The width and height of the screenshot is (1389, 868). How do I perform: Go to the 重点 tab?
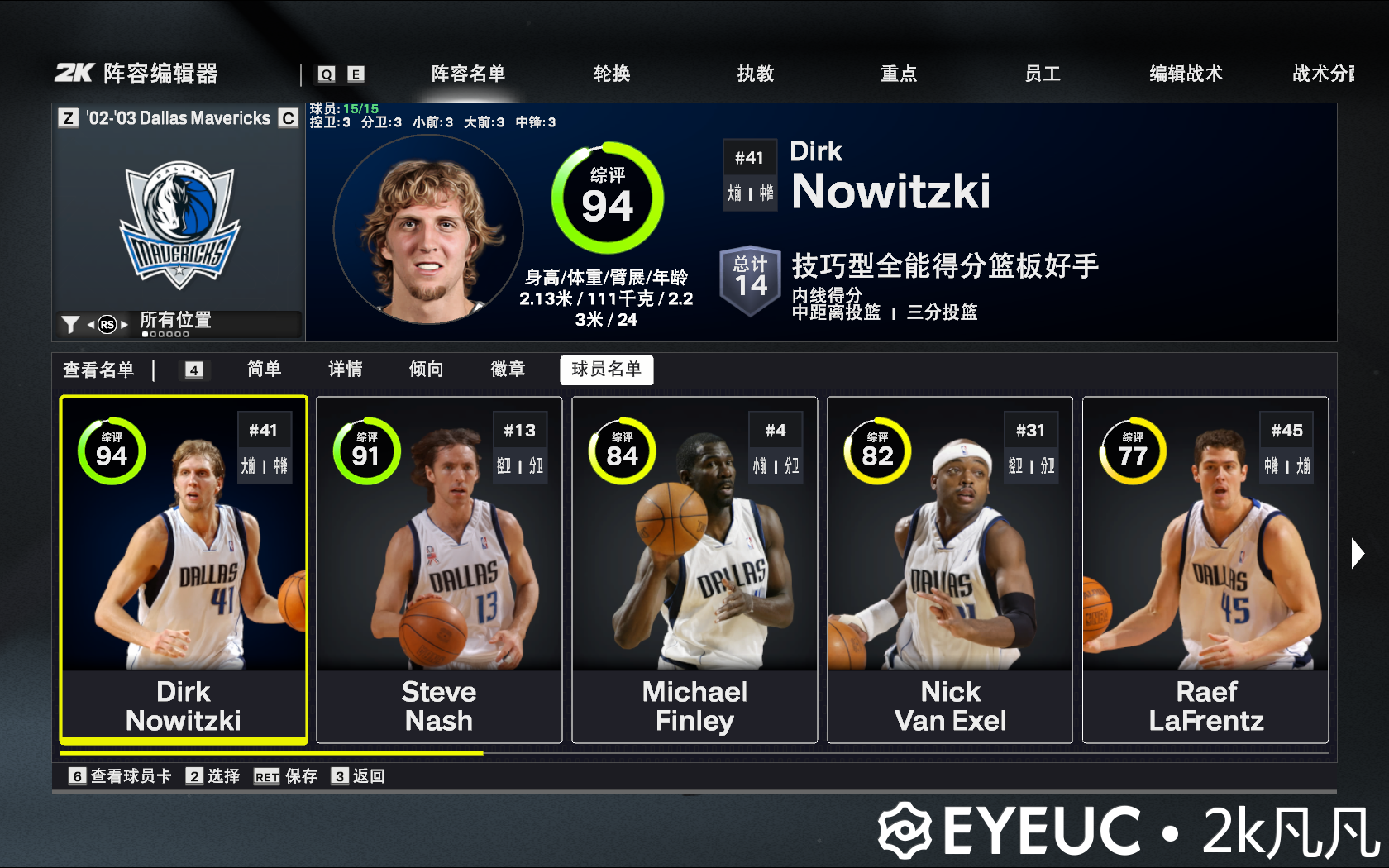pos(899,74)
